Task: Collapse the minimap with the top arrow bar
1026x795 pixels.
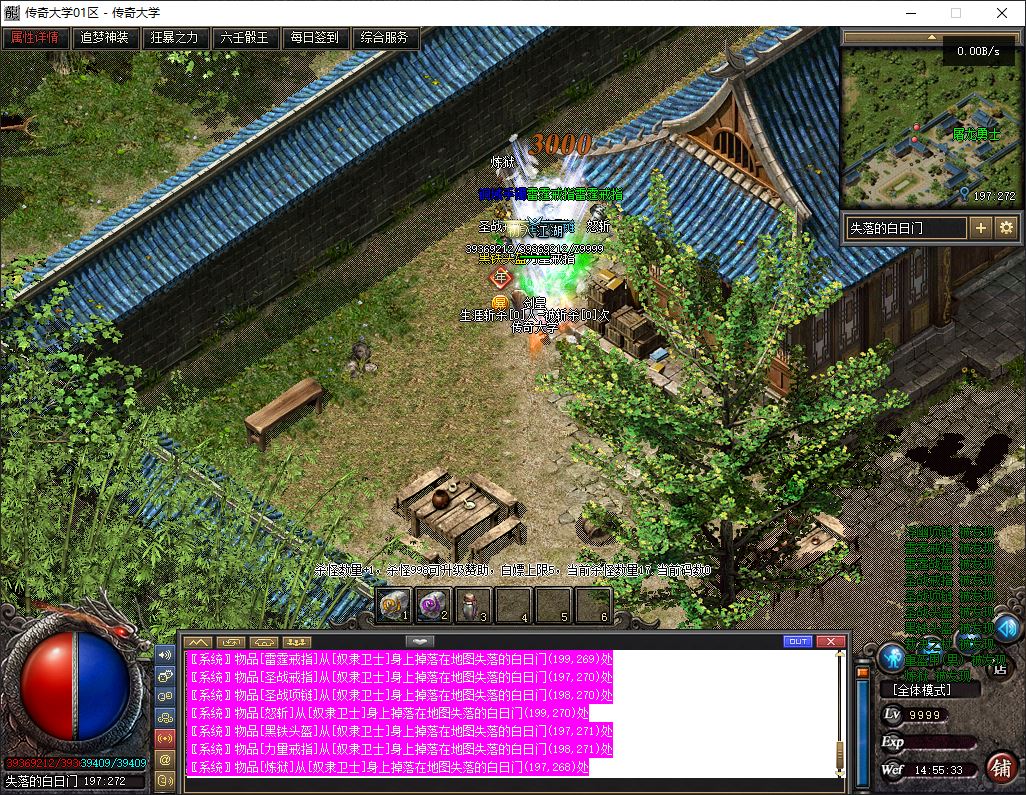Action: coord(929,37)
